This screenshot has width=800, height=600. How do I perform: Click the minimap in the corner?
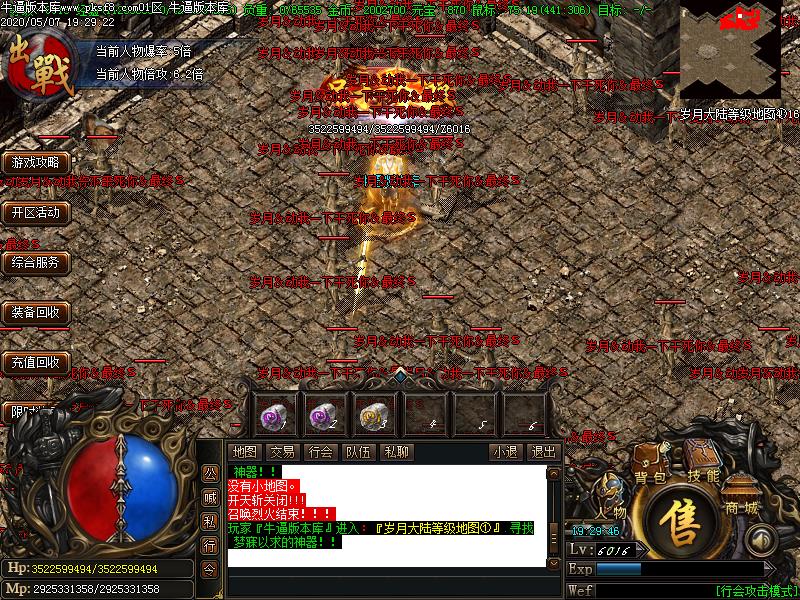click(730, 48)
